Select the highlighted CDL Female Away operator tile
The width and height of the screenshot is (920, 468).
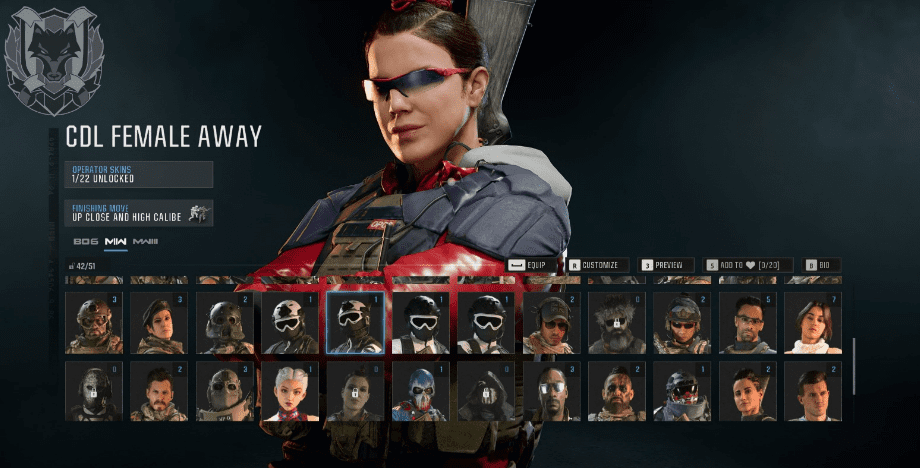point(355,323)
